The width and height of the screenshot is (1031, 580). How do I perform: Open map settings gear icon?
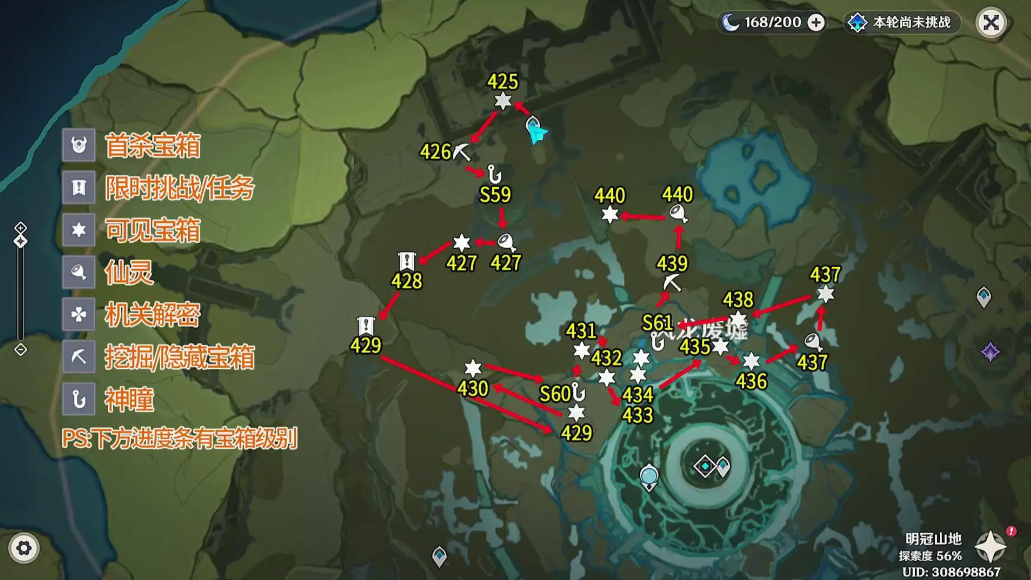tap(24, 547)
